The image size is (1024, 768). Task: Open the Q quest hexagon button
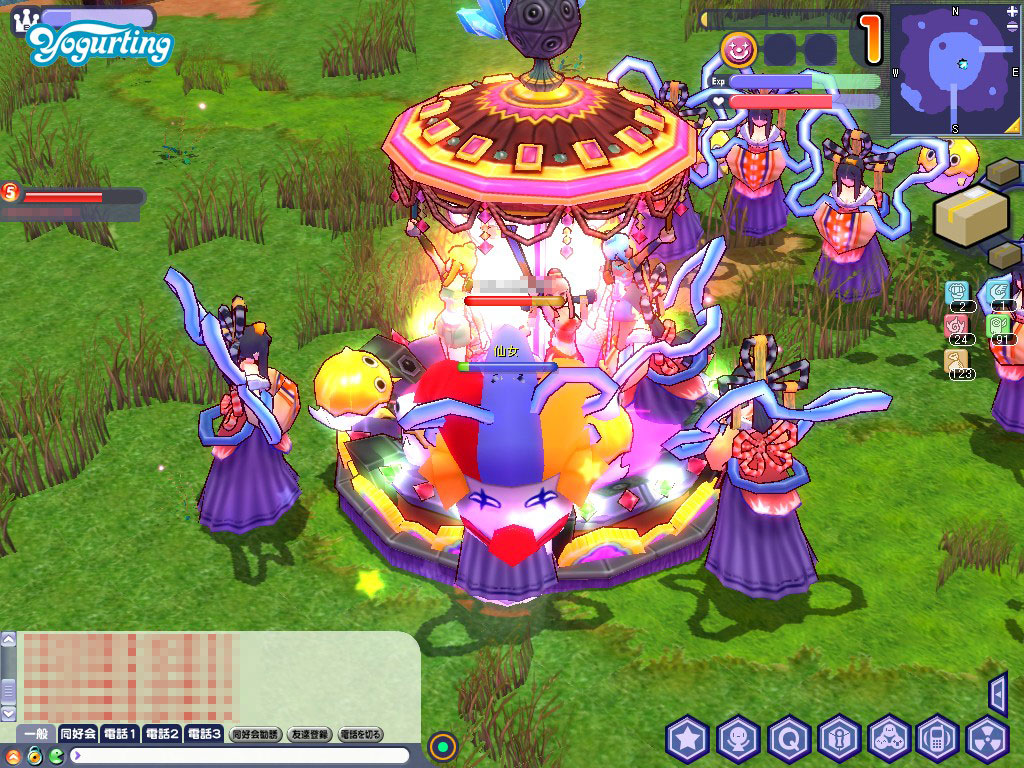[x=789, y=739]
